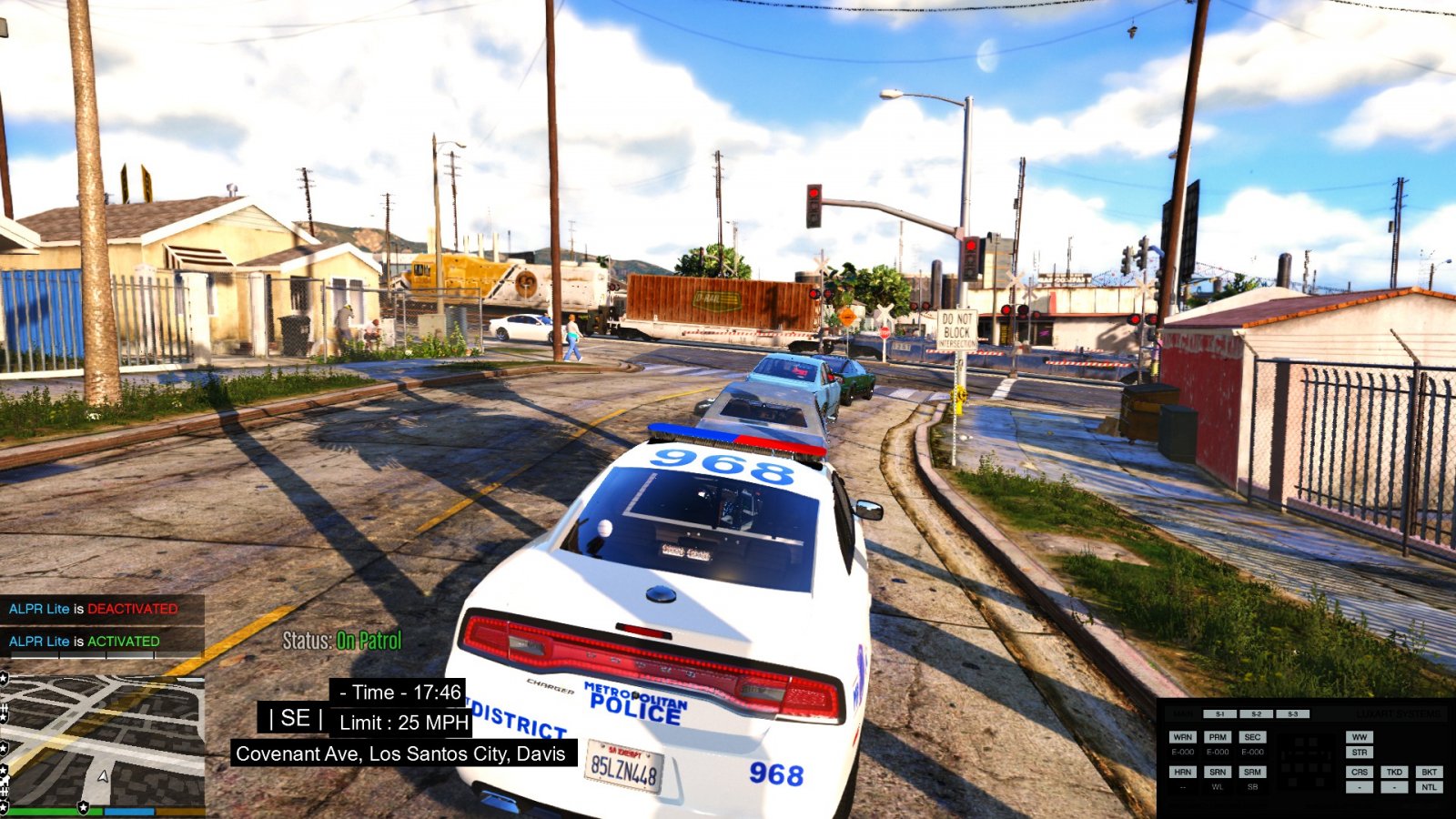Screen dimensions: 1456x819
Task: Switch to the S-2 tab
Action: [x=1256, y=714]
